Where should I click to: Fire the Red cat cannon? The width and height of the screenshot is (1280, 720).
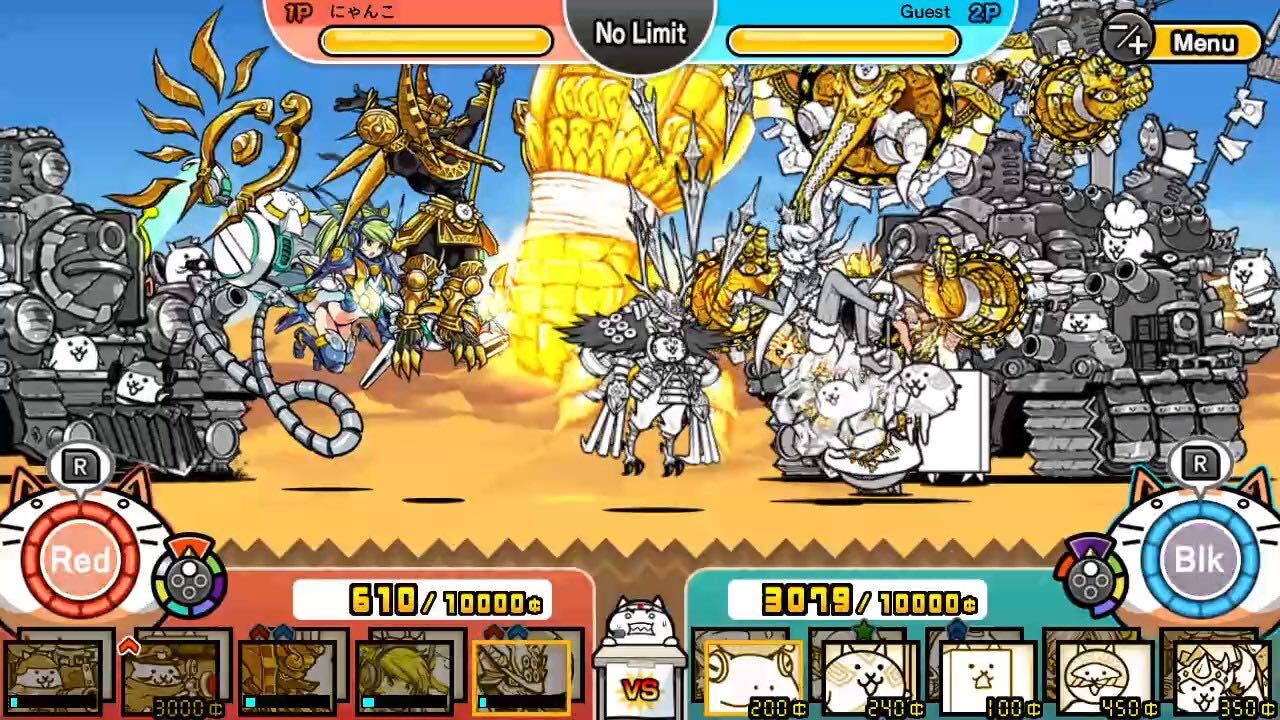pos(82,560)
